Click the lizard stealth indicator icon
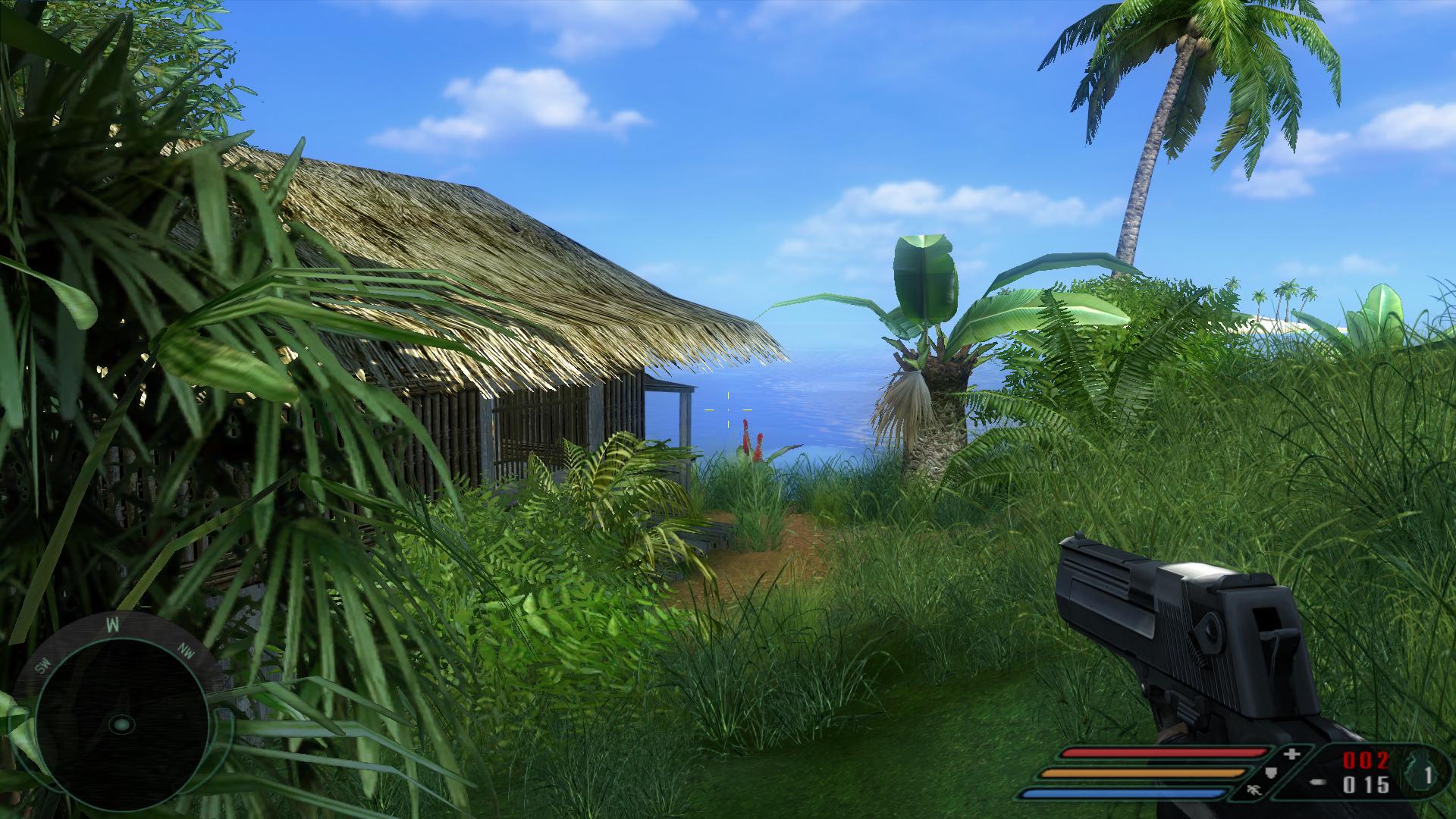Screen dimensions: 1456x819 tap(1254, 791)
